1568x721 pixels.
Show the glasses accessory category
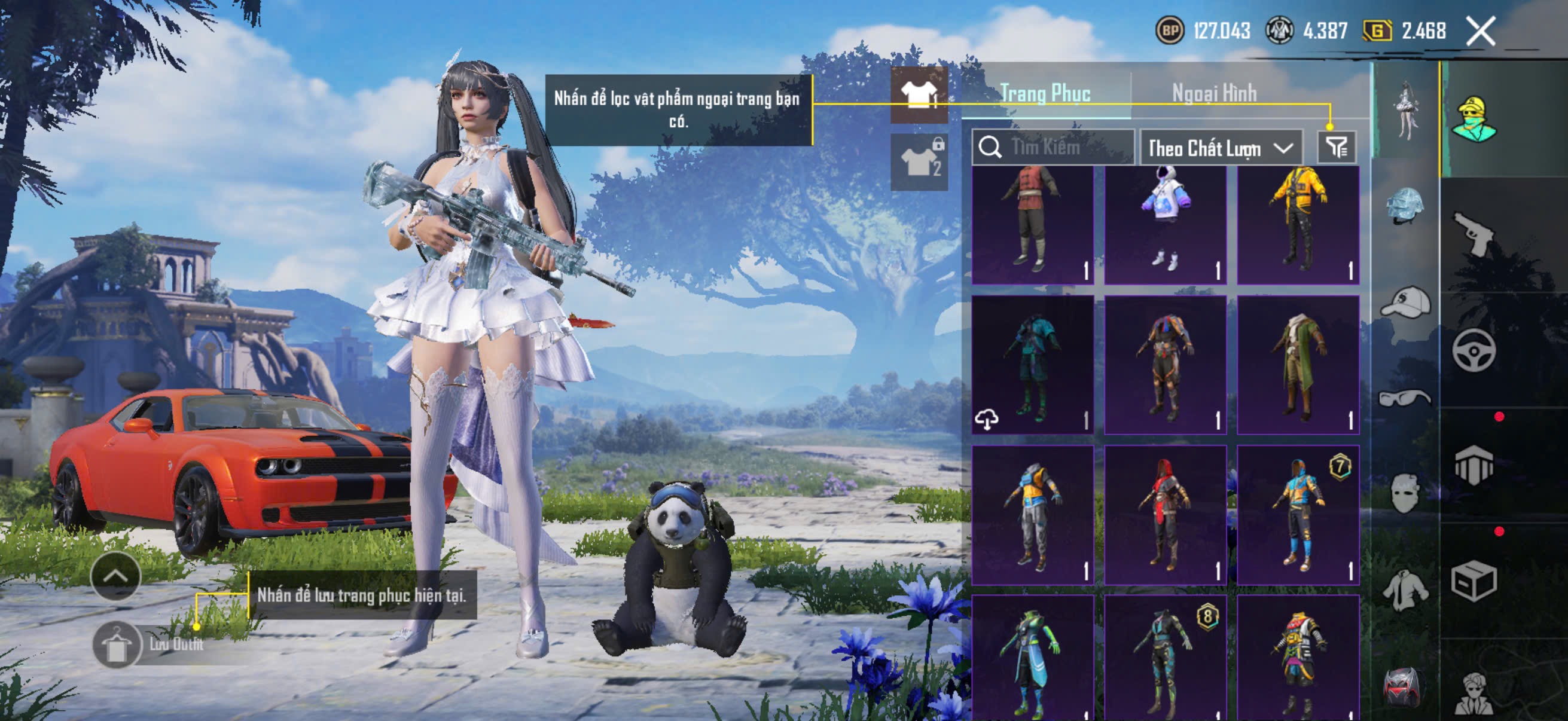[x=1405, y=399]
